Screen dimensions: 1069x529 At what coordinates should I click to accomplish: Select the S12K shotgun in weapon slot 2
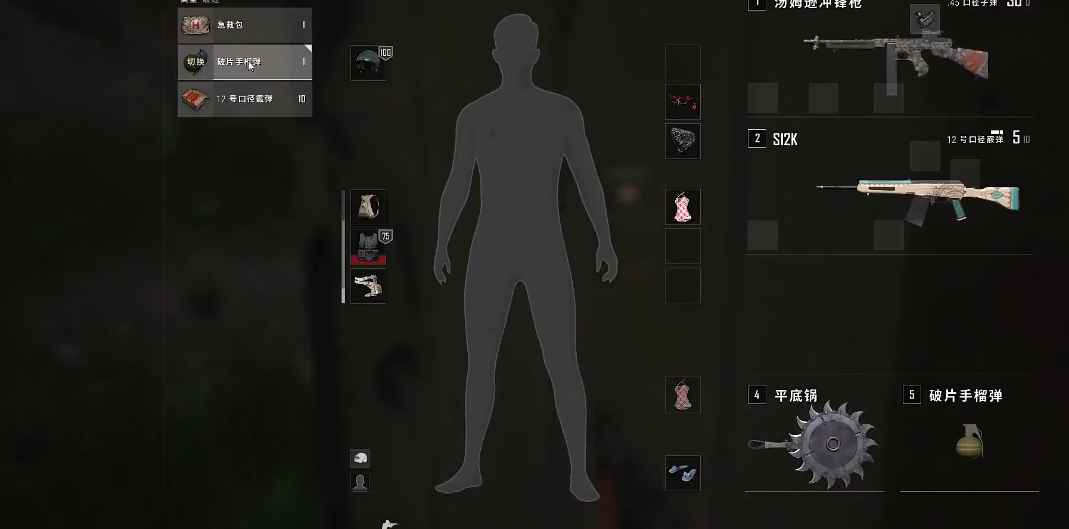pyautogui.click(x=915, y=196)
